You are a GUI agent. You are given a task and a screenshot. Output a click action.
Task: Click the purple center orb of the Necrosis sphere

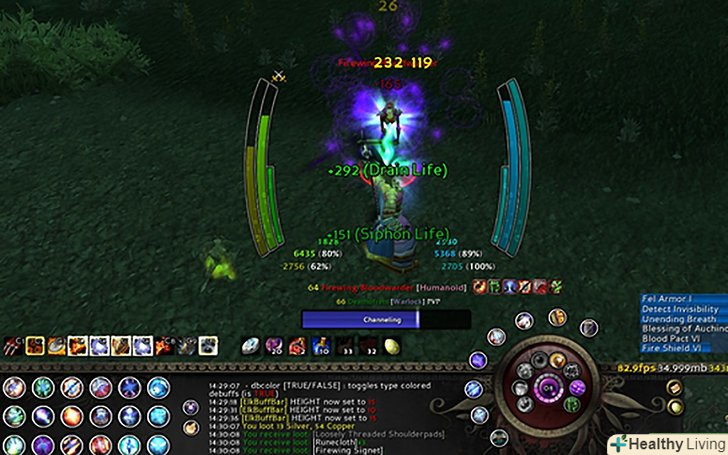coord(547,386)
